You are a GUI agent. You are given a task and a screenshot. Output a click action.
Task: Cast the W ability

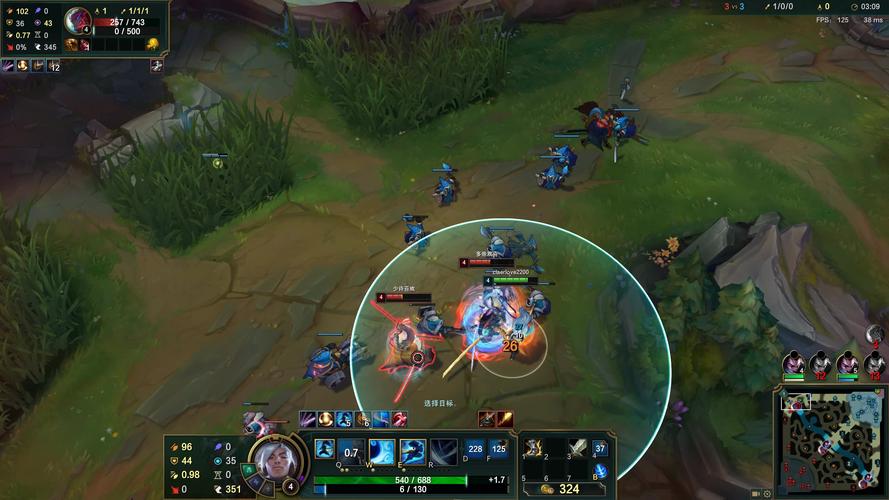382,451
